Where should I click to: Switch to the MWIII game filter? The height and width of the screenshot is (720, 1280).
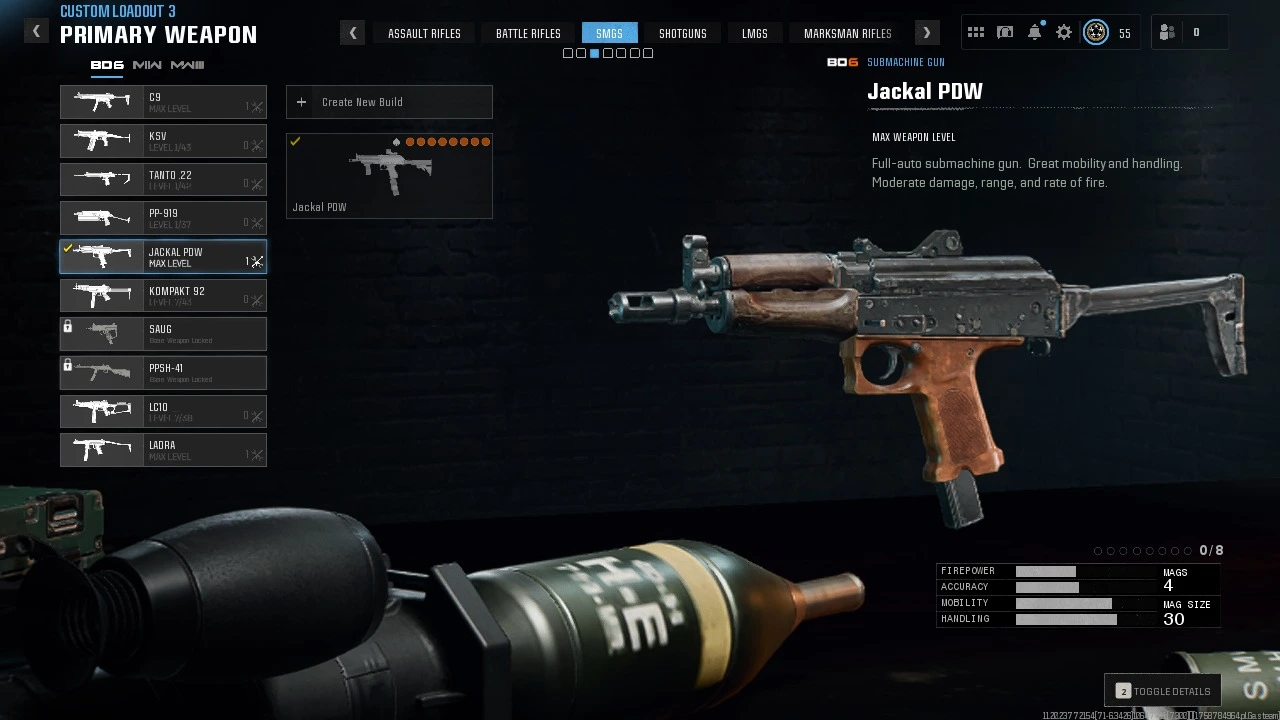tap(187, 65)
